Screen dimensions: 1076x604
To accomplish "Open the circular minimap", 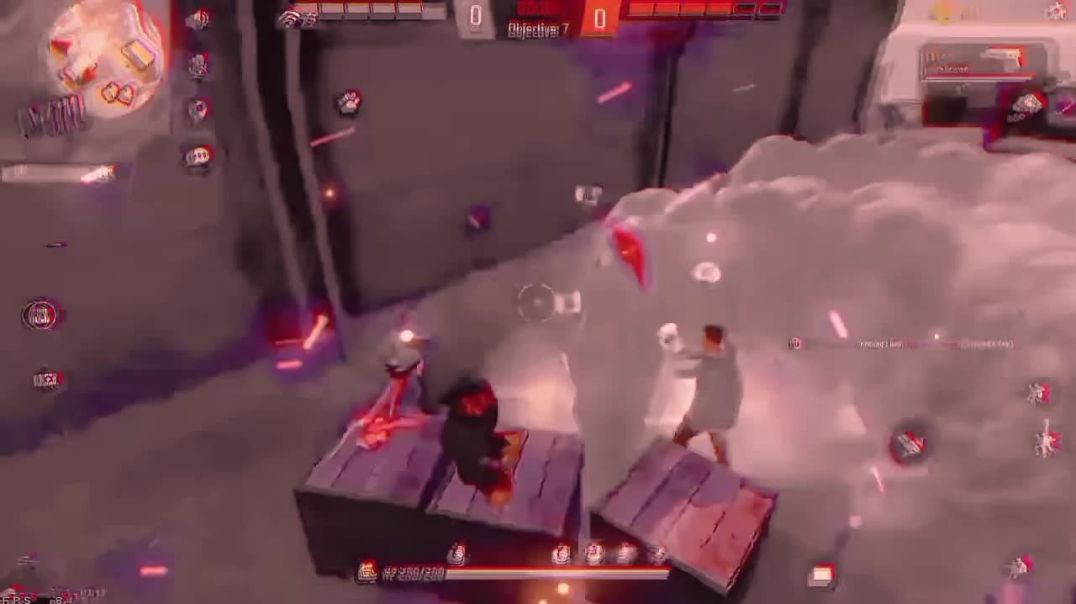I will click(104, 57).
